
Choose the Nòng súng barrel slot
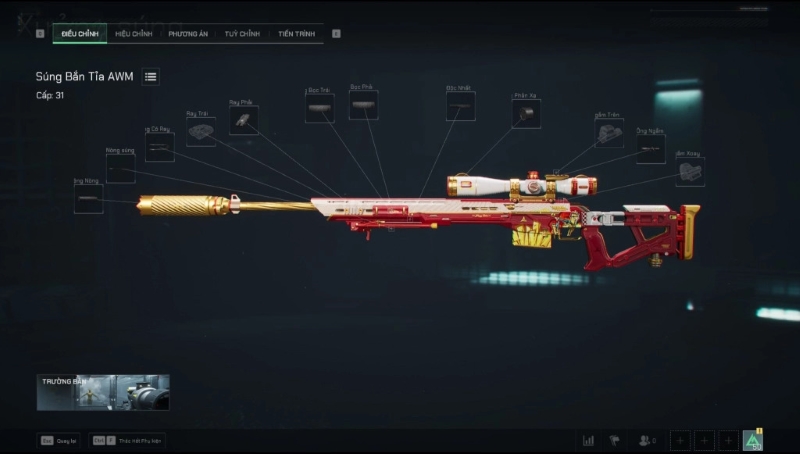click(120, 169)
